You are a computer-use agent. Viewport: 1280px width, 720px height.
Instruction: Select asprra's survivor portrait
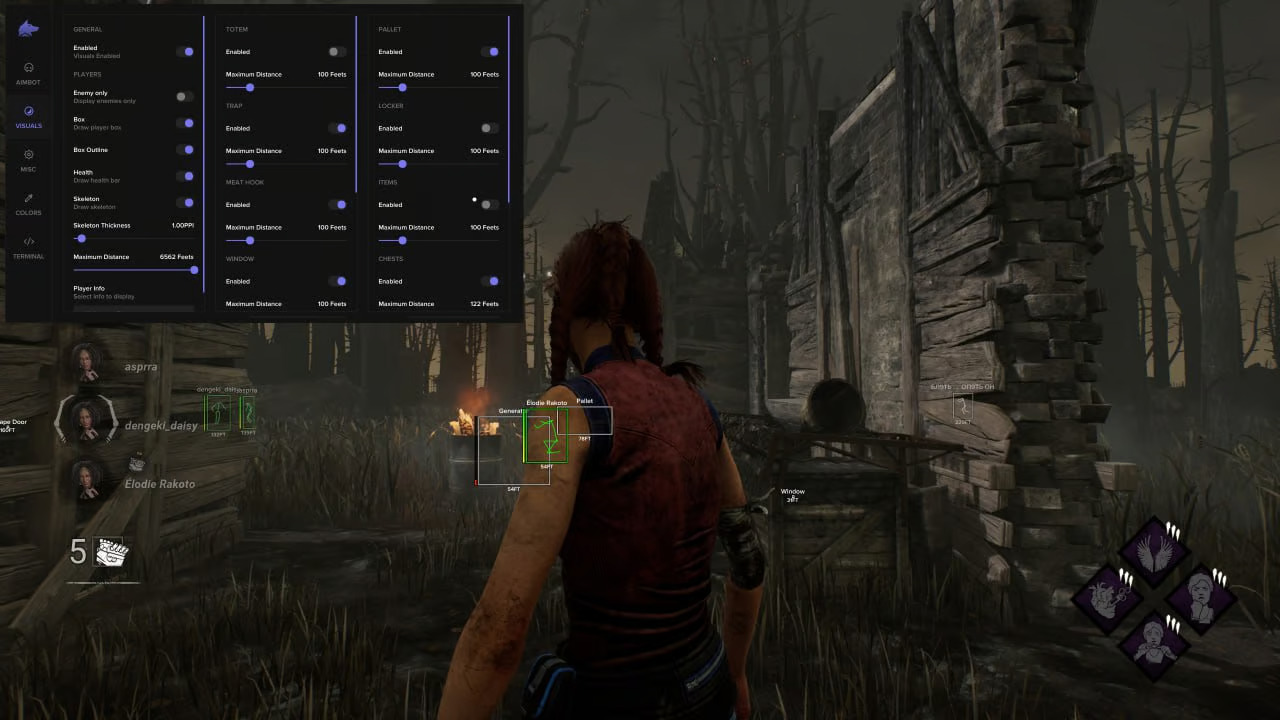(86, 362)
